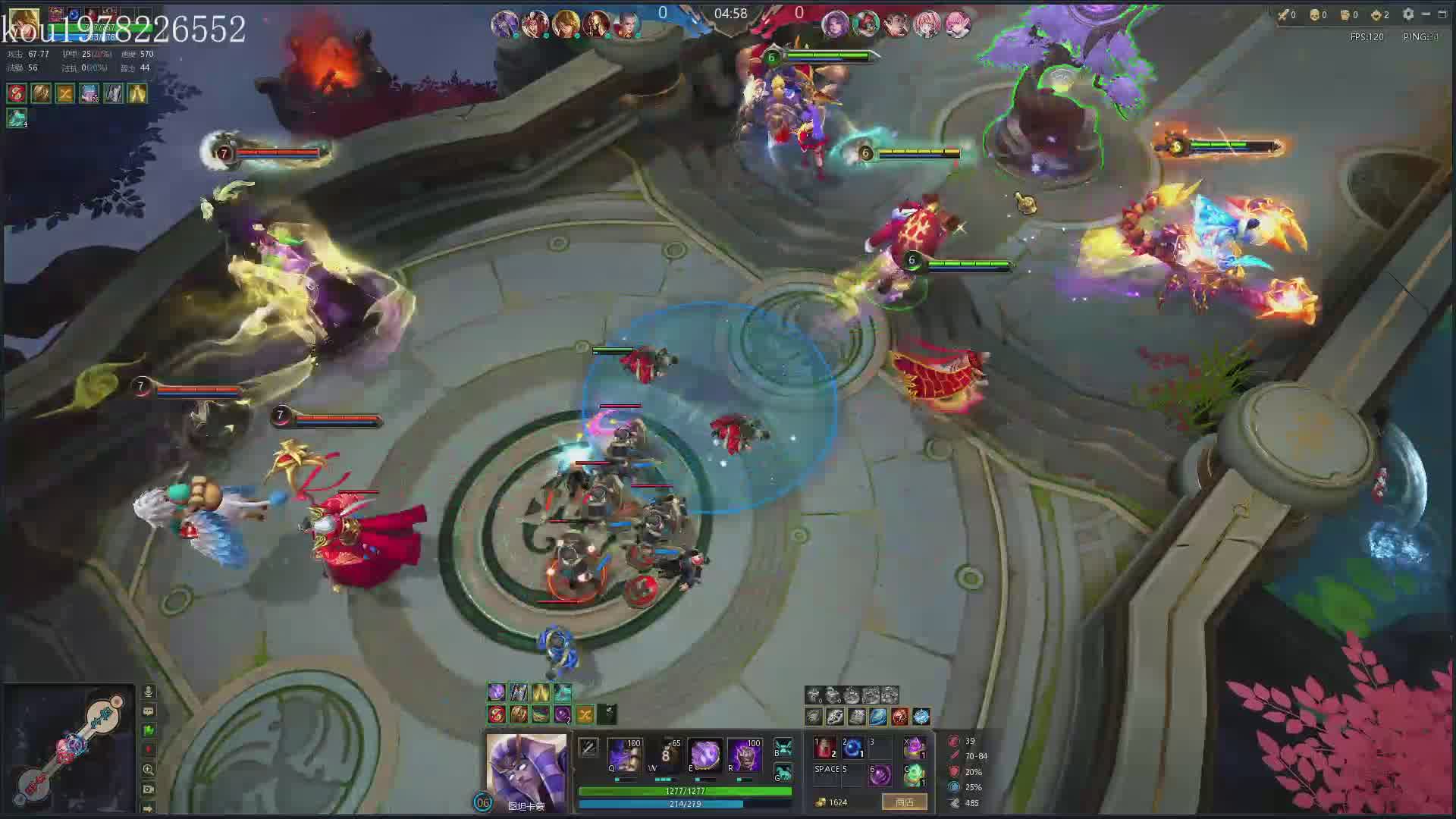
Task: Activate the Q ability
Action: tap(625, 755)
